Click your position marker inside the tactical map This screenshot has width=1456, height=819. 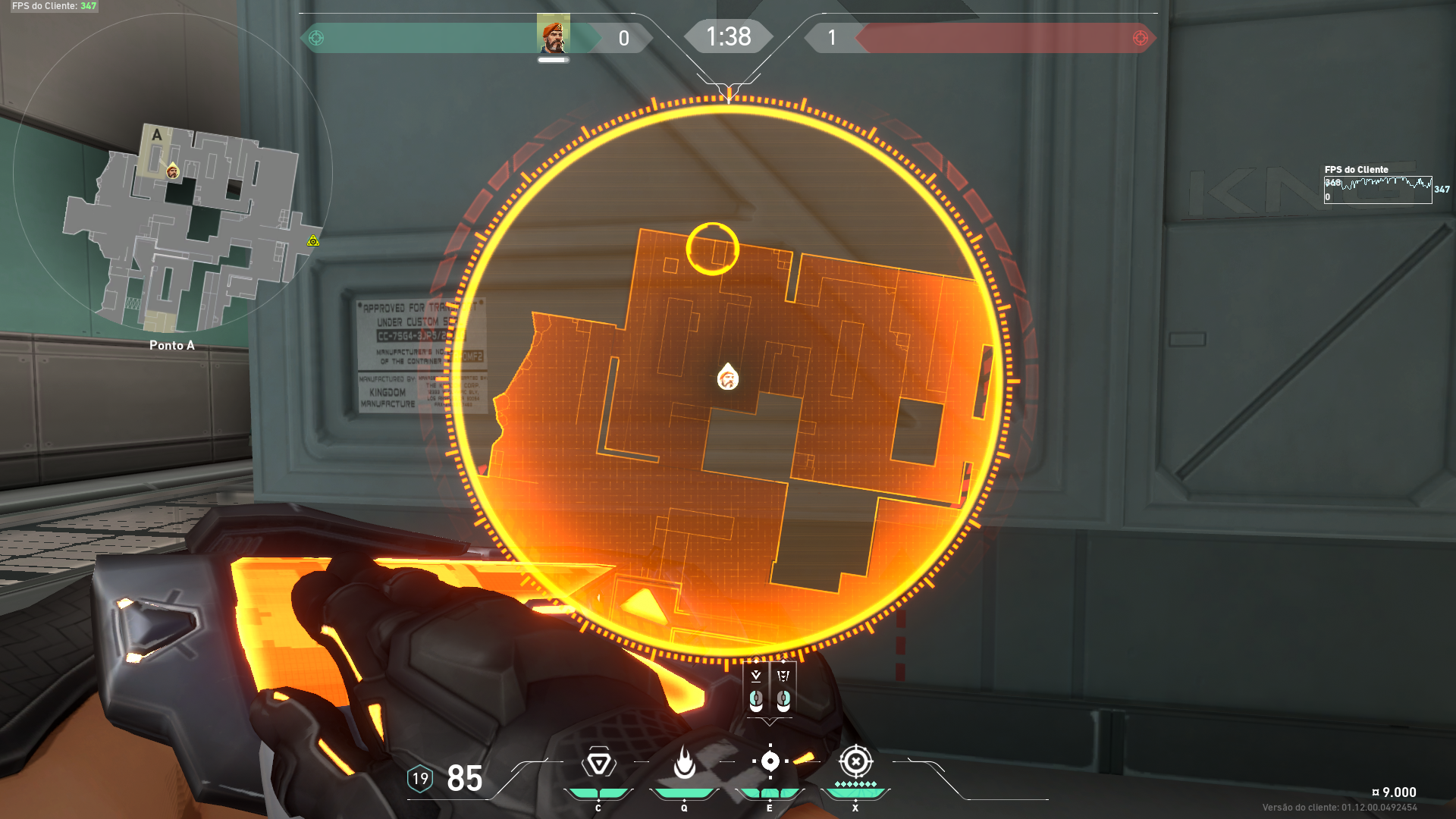[x=727, y=378]
